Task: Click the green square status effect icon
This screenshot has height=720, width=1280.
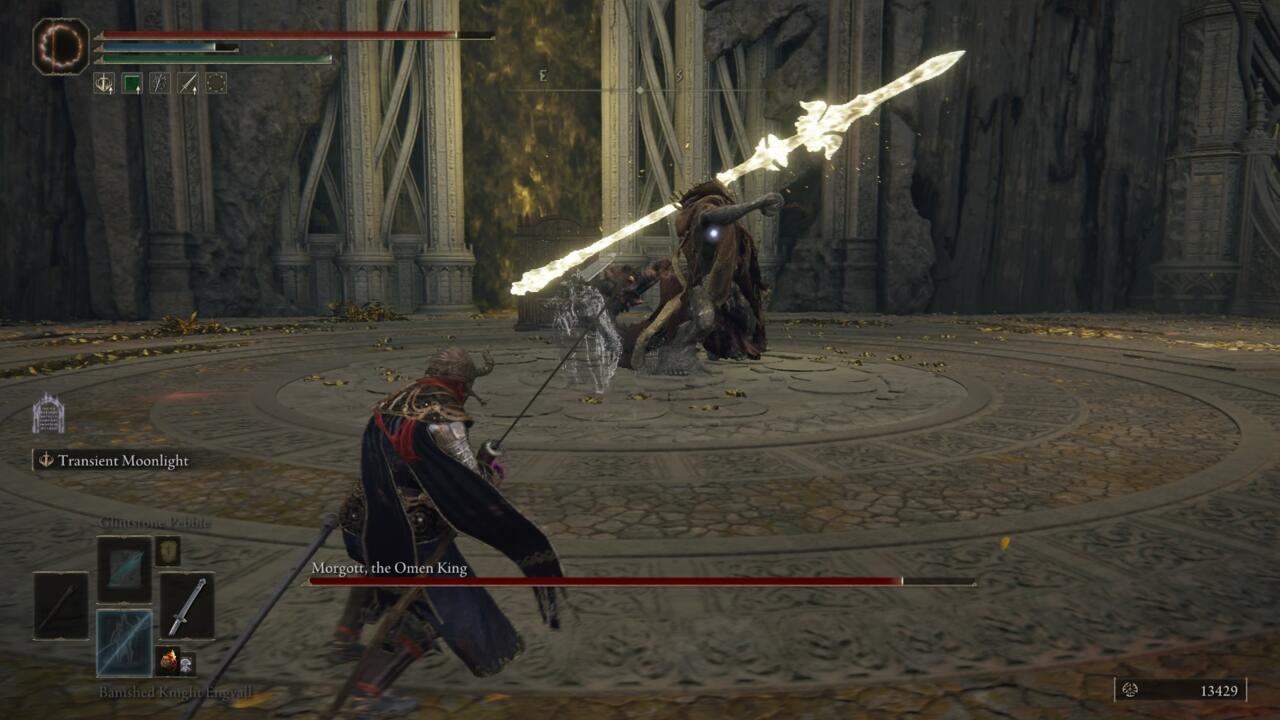Action: pyautogui.click(x=133, y=80)
